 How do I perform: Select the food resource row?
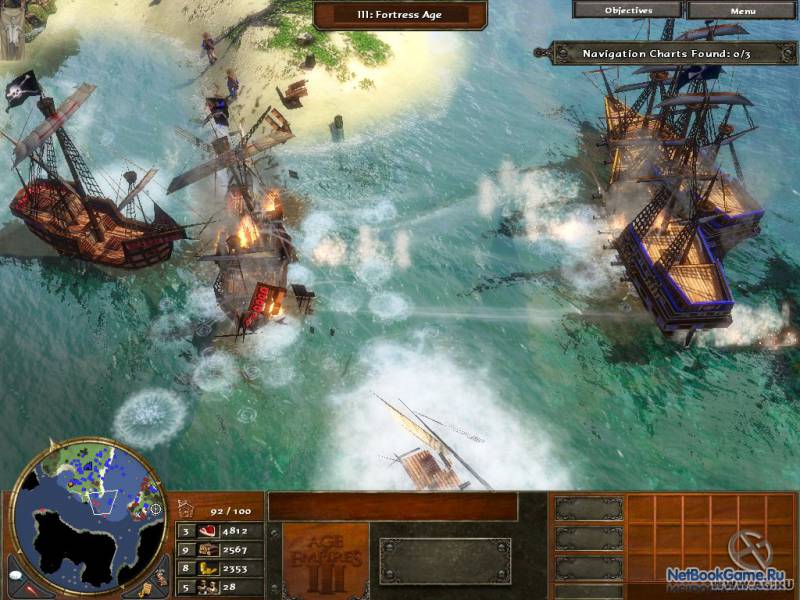[x=220, y=530]
